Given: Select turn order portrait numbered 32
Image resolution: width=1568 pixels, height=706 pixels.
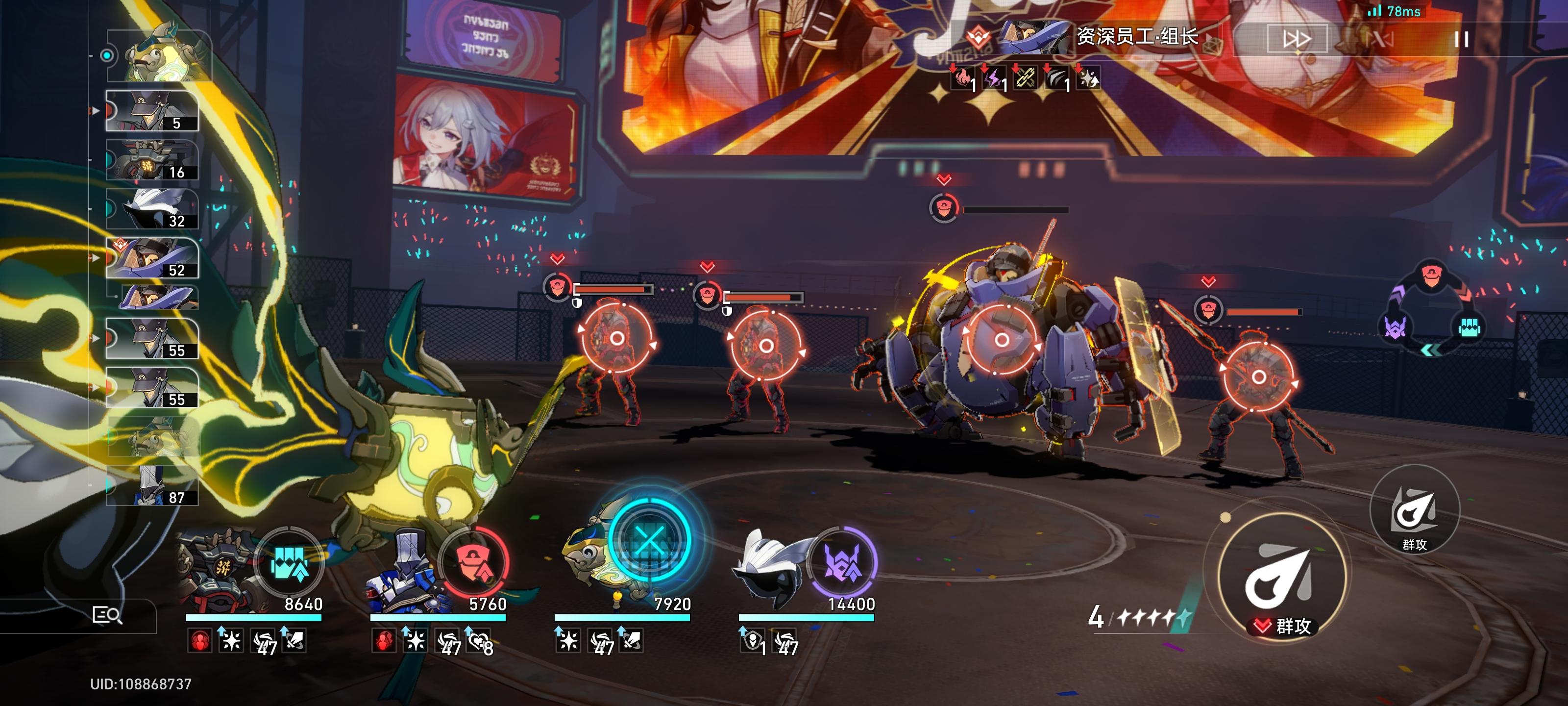Looking at the screenshot, I should (152, 209).
